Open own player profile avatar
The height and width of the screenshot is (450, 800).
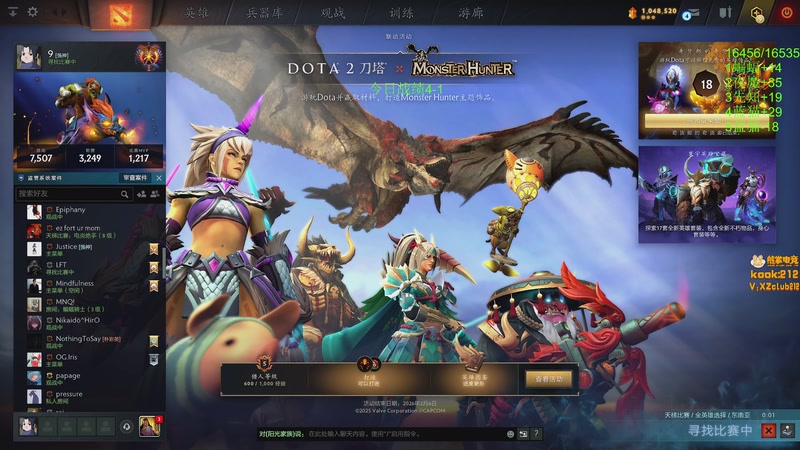[x=29, y=58]
